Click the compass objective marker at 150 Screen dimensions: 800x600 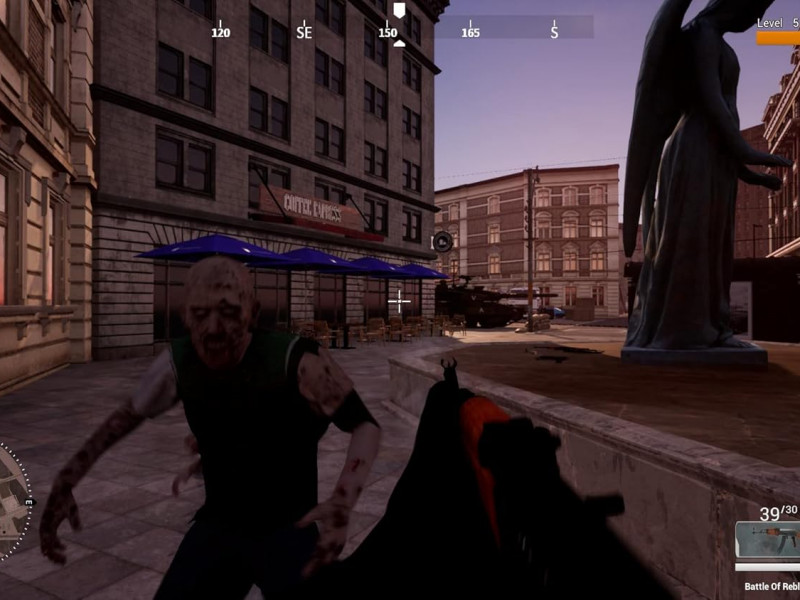click(x=399, y=11)
